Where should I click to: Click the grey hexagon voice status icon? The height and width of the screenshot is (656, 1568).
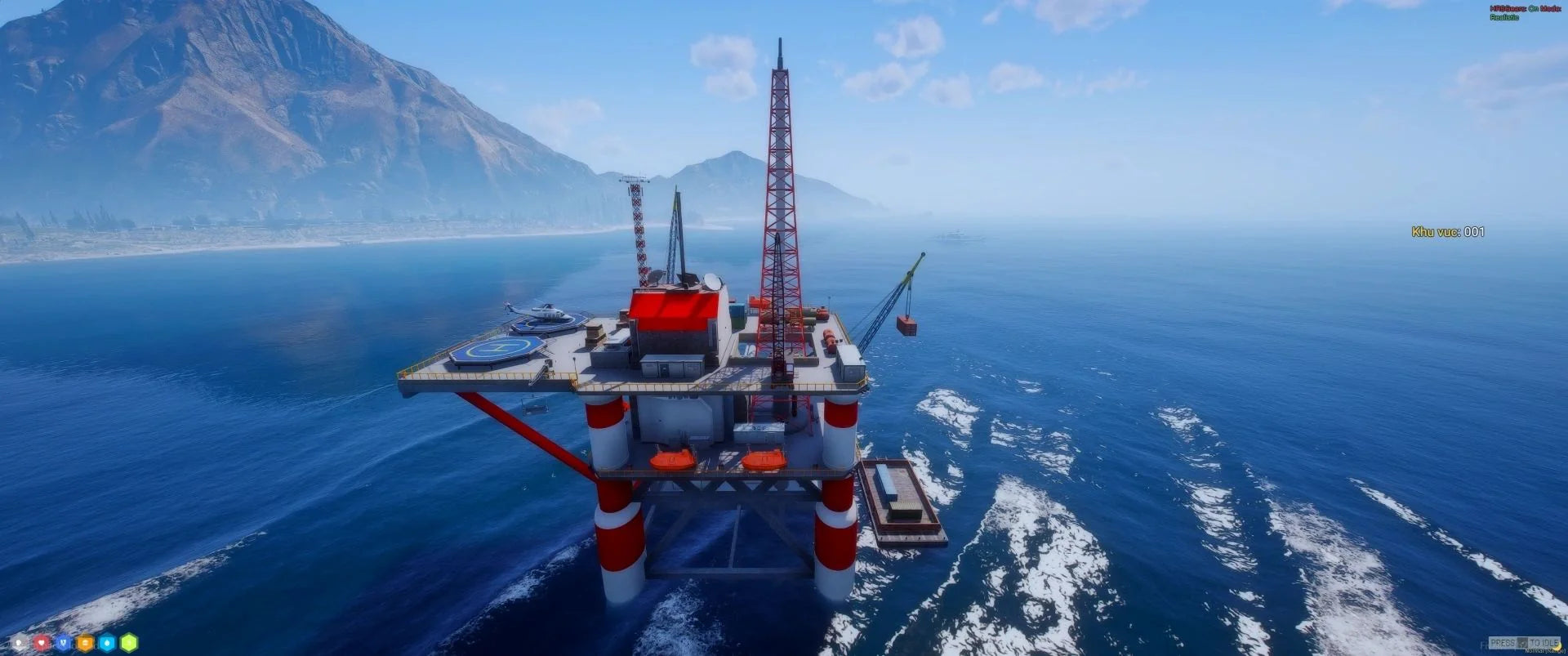coord(20,643)
